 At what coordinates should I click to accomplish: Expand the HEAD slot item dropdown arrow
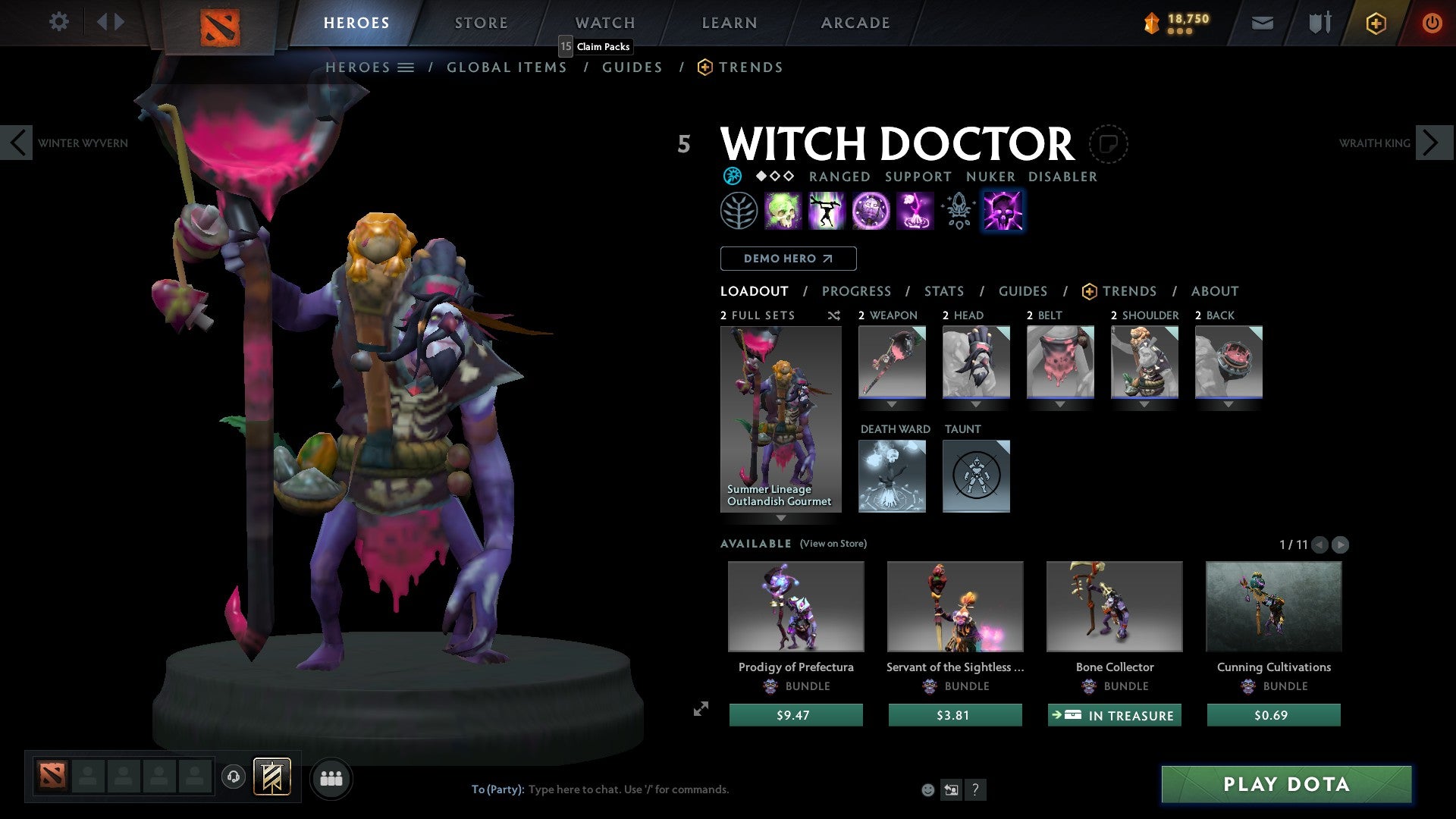click(976, 404)
